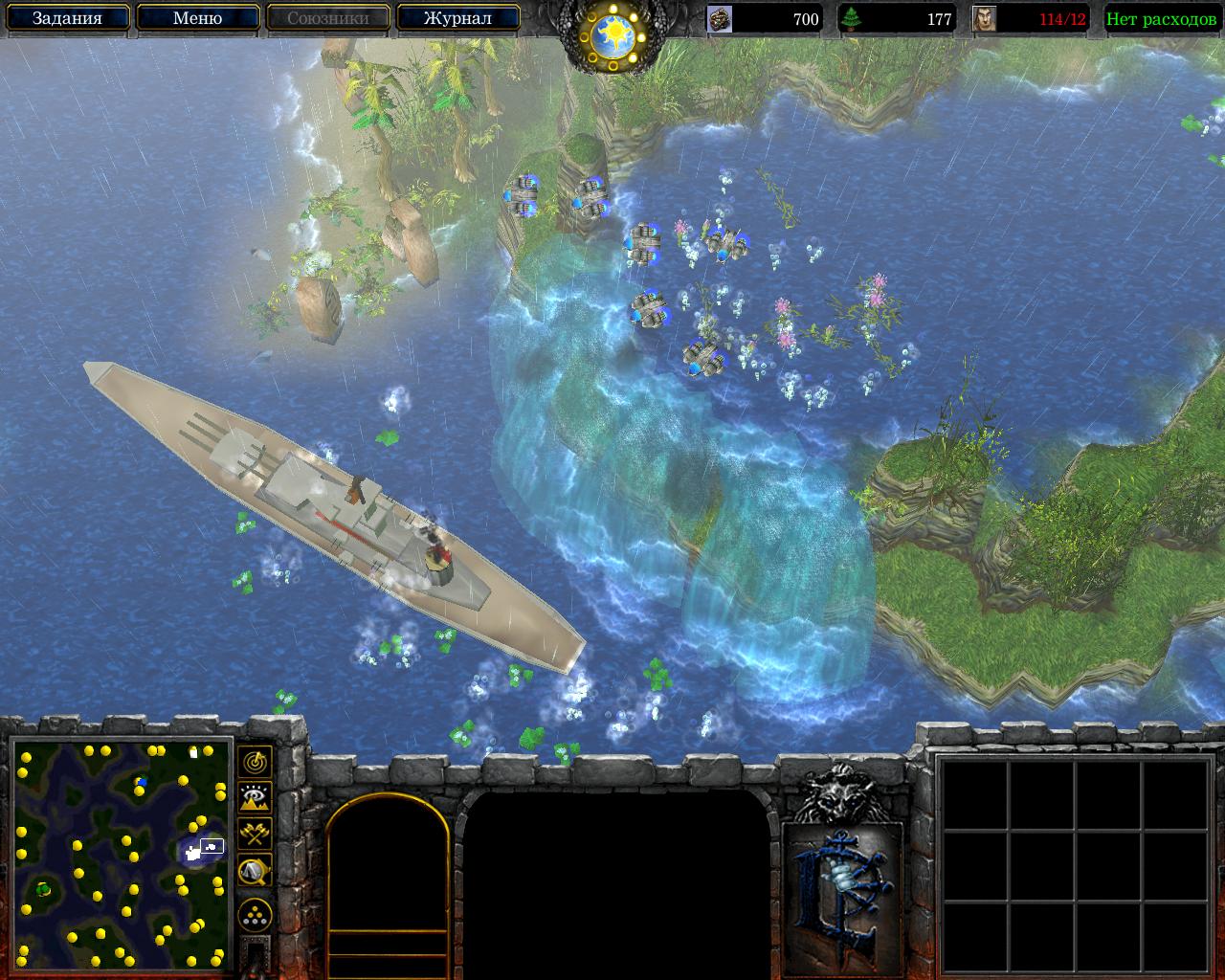Click the gold resource icon
The image size is (1225, 980).
[720, 19]
